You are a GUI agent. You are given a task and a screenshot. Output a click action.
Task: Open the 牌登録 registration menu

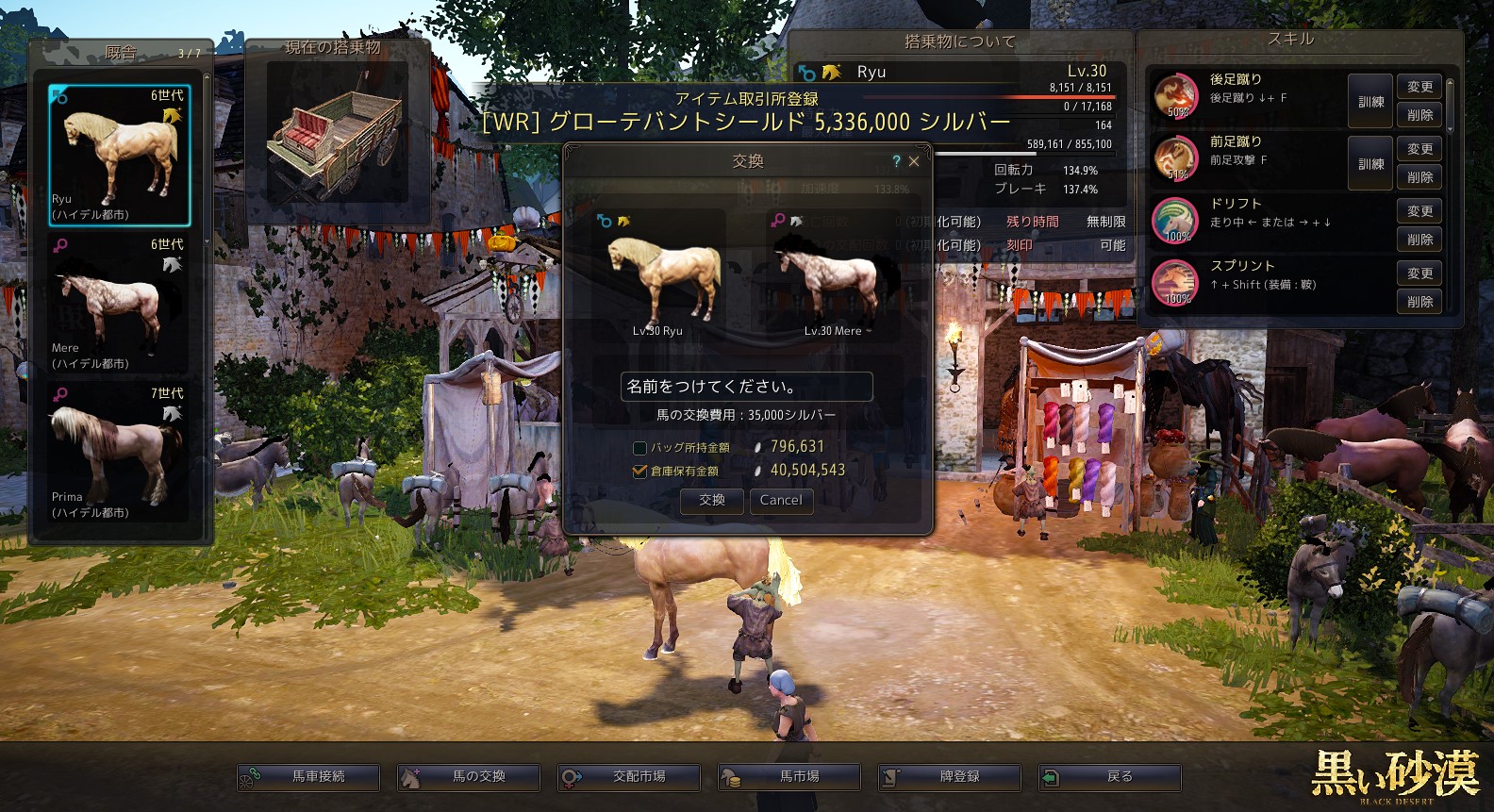click(x=950, y=777)
